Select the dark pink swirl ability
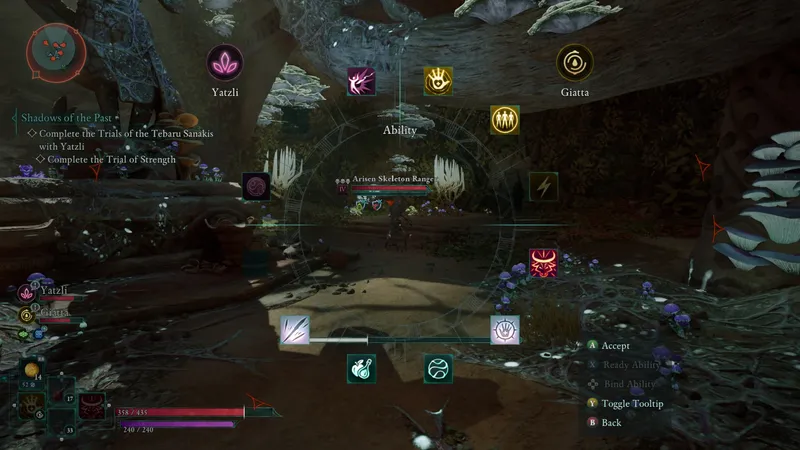 [x=256, y=186]
